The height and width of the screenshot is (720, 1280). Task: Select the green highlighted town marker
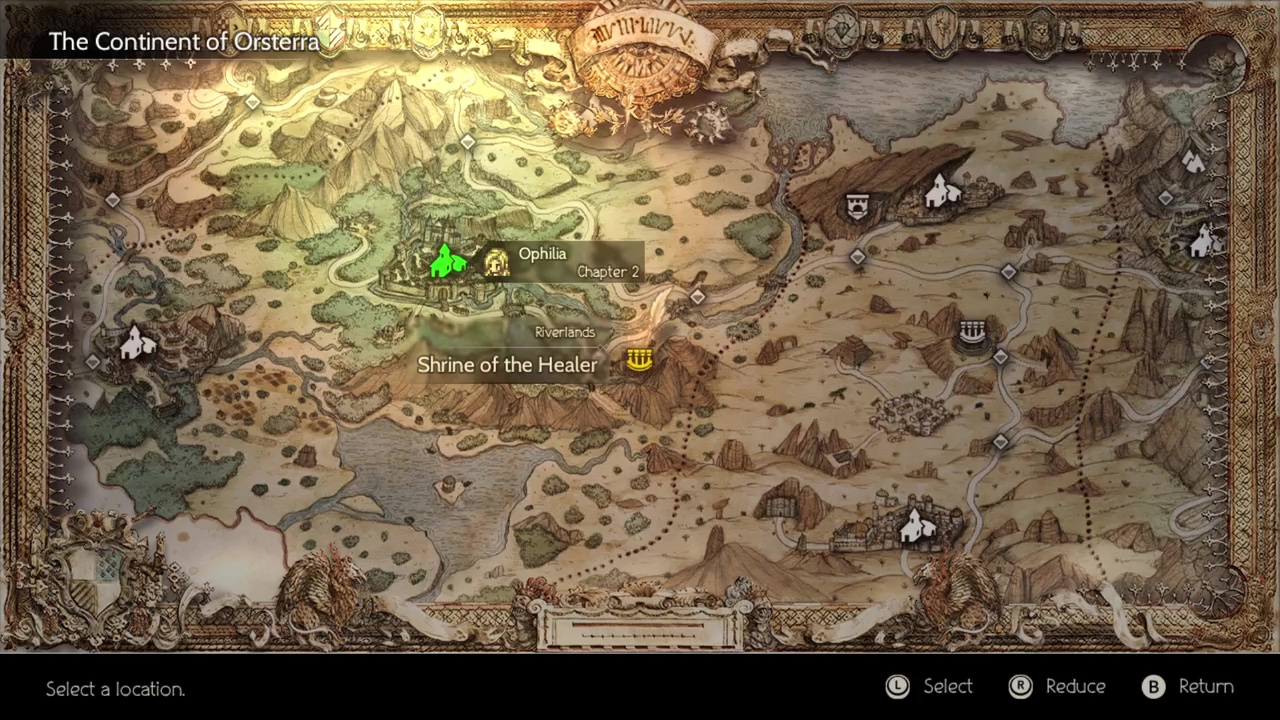(446, 261)
